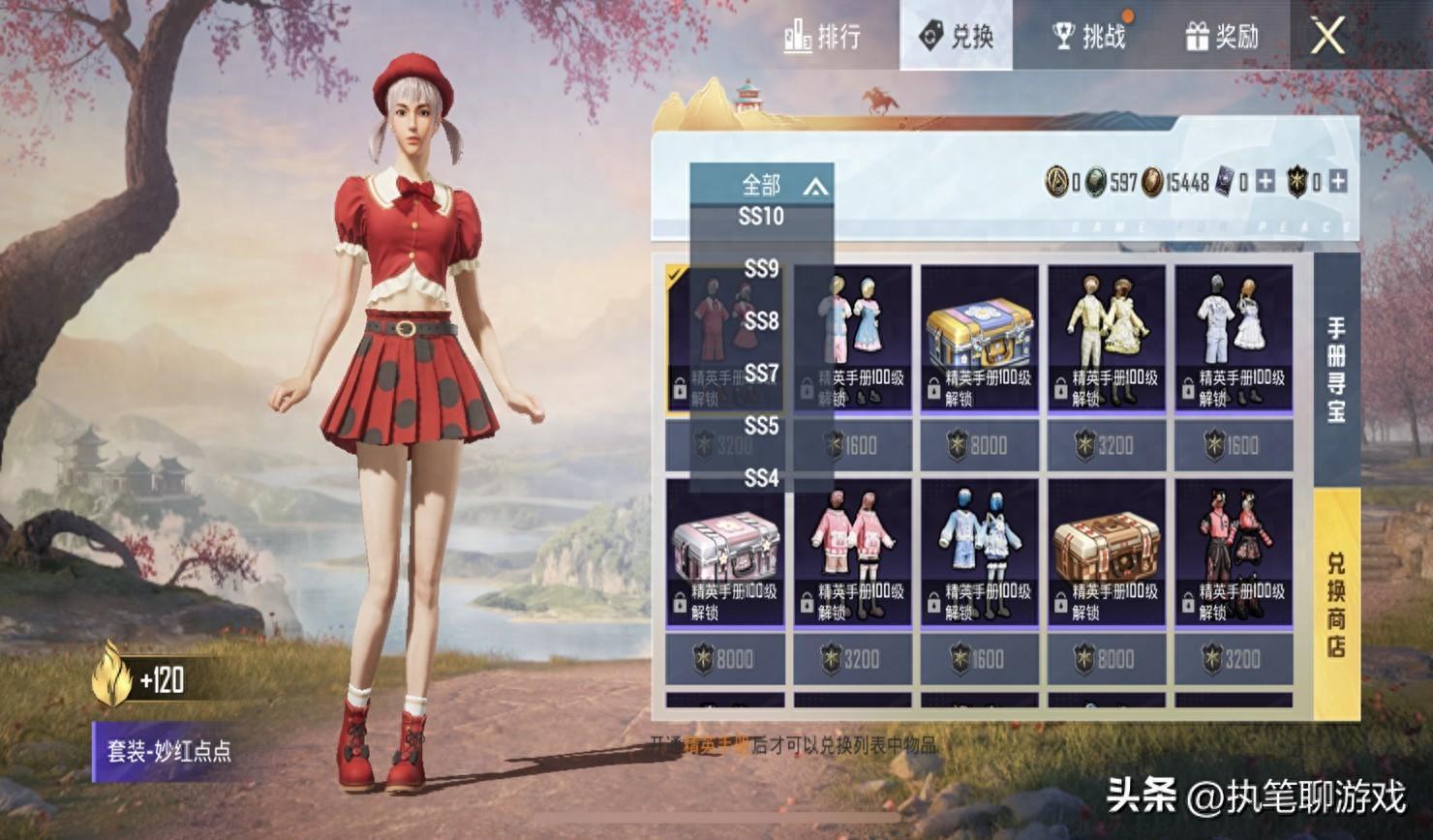
Task: Collapse the 全部 season dropdown
Action: point(762,184)
